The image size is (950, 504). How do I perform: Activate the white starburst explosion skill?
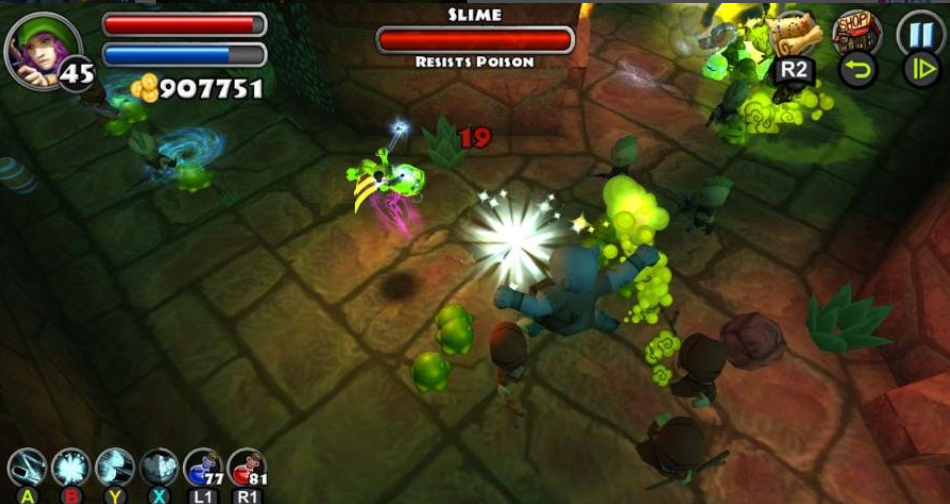click(71, 468)
